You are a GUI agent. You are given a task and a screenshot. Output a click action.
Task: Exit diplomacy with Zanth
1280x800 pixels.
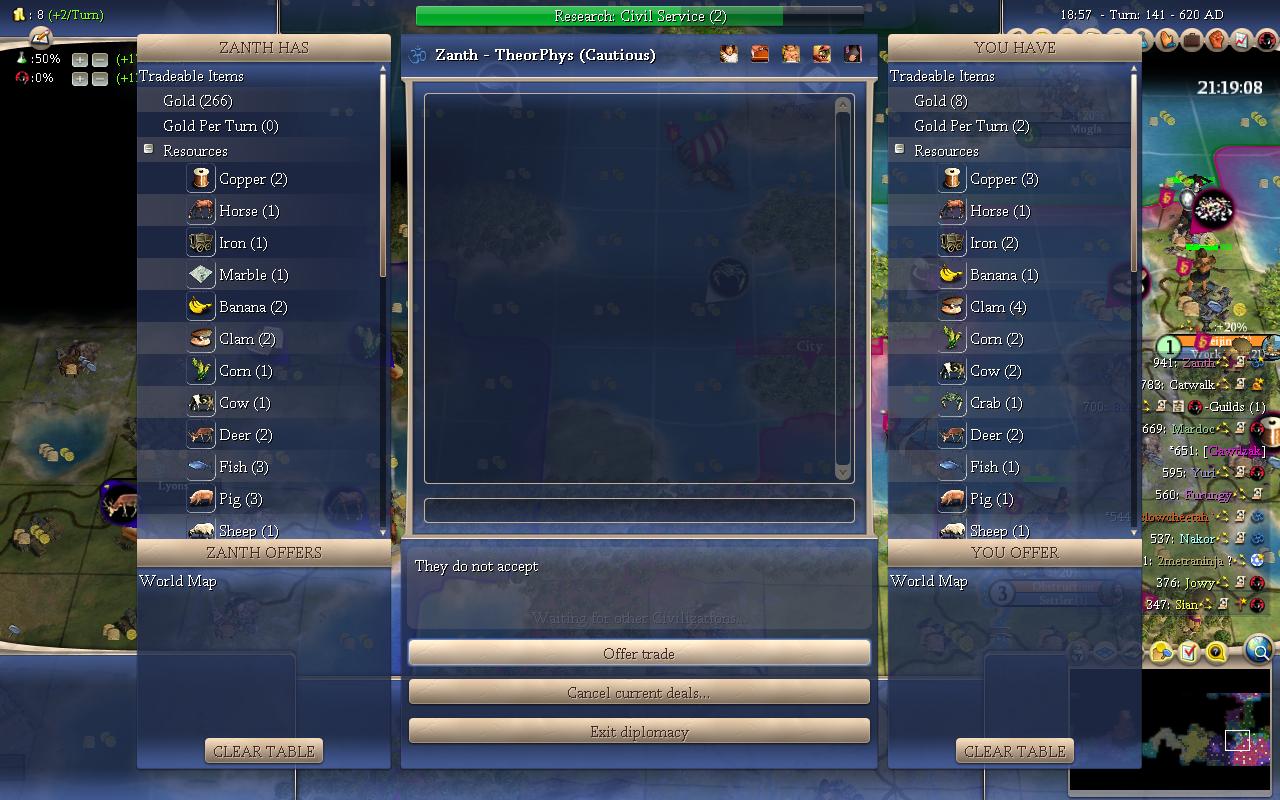[x=639, y=732]
